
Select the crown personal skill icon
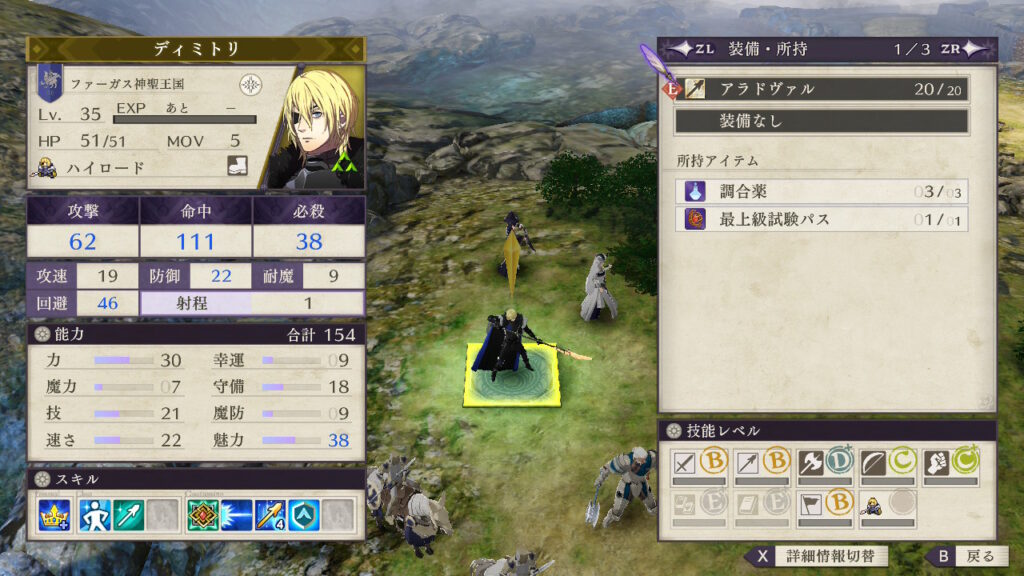click(54, 514)
